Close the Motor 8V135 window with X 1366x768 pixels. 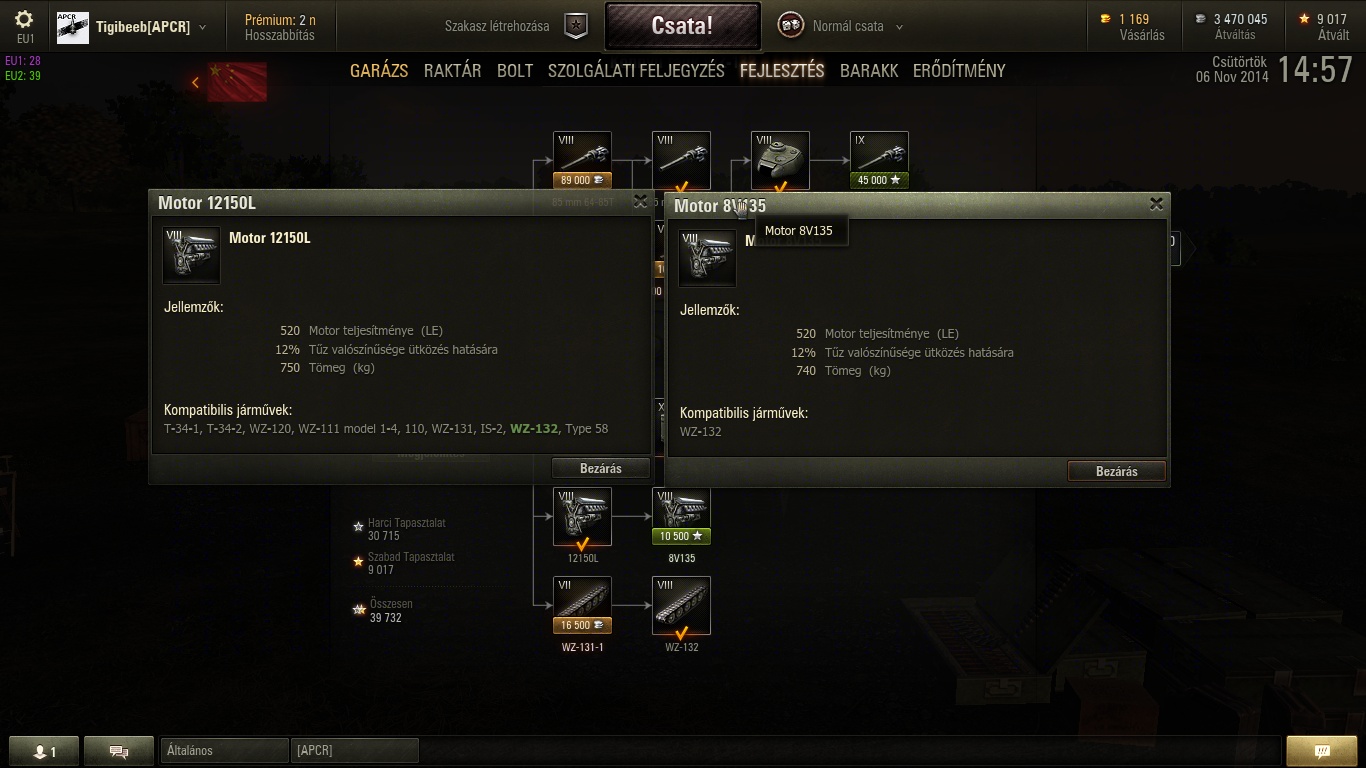point(1156,204)
